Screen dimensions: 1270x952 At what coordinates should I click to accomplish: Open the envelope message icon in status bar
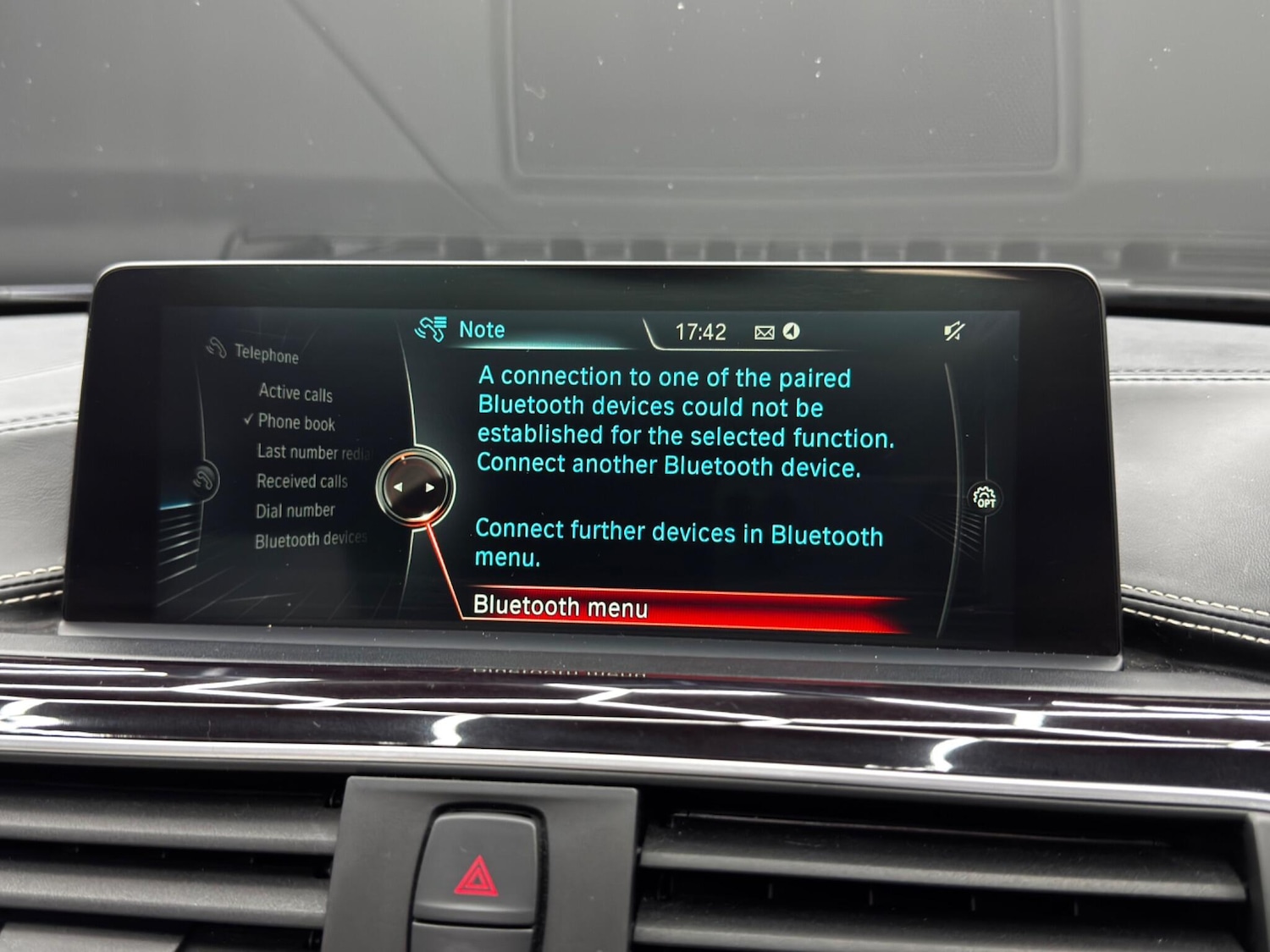(x=765, y=330)
